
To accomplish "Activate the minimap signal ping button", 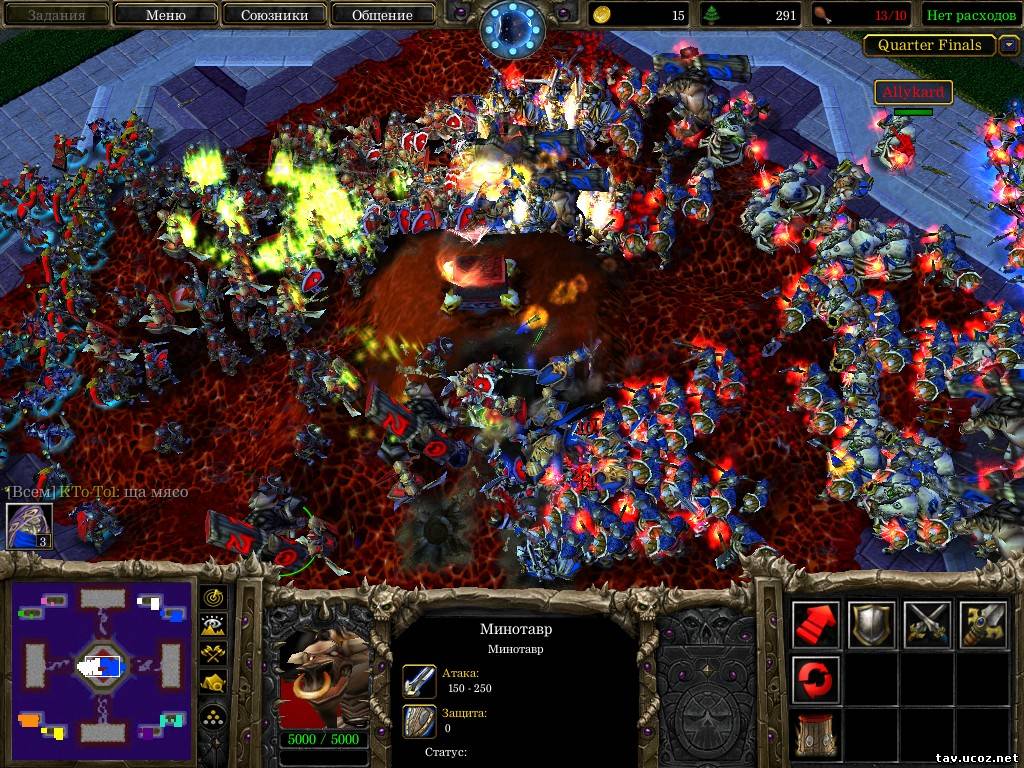I will 214,597.
